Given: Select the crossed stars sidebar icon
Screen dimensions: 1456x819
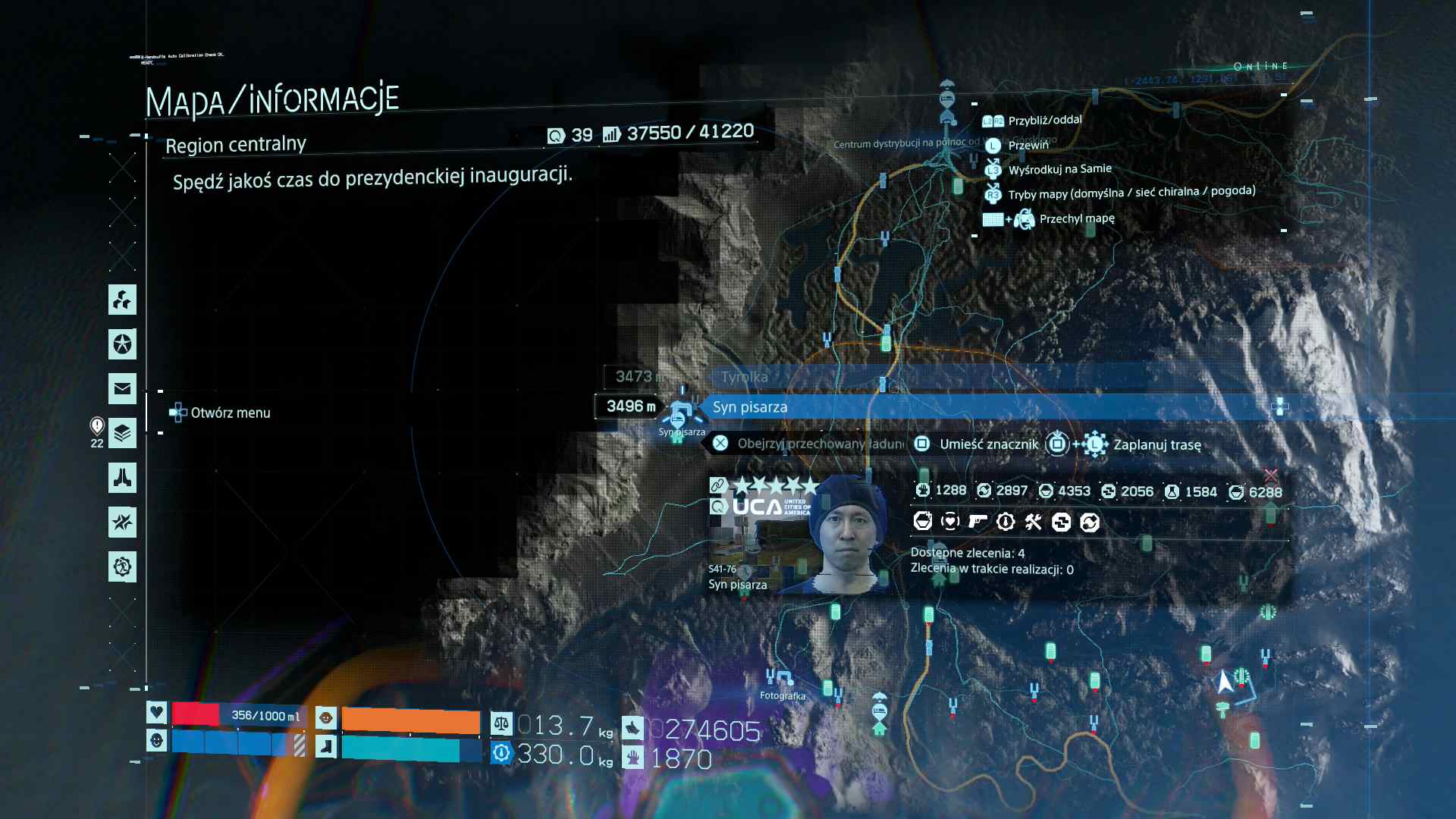Looking at the screenshot, I should click(x=122, y=522).
